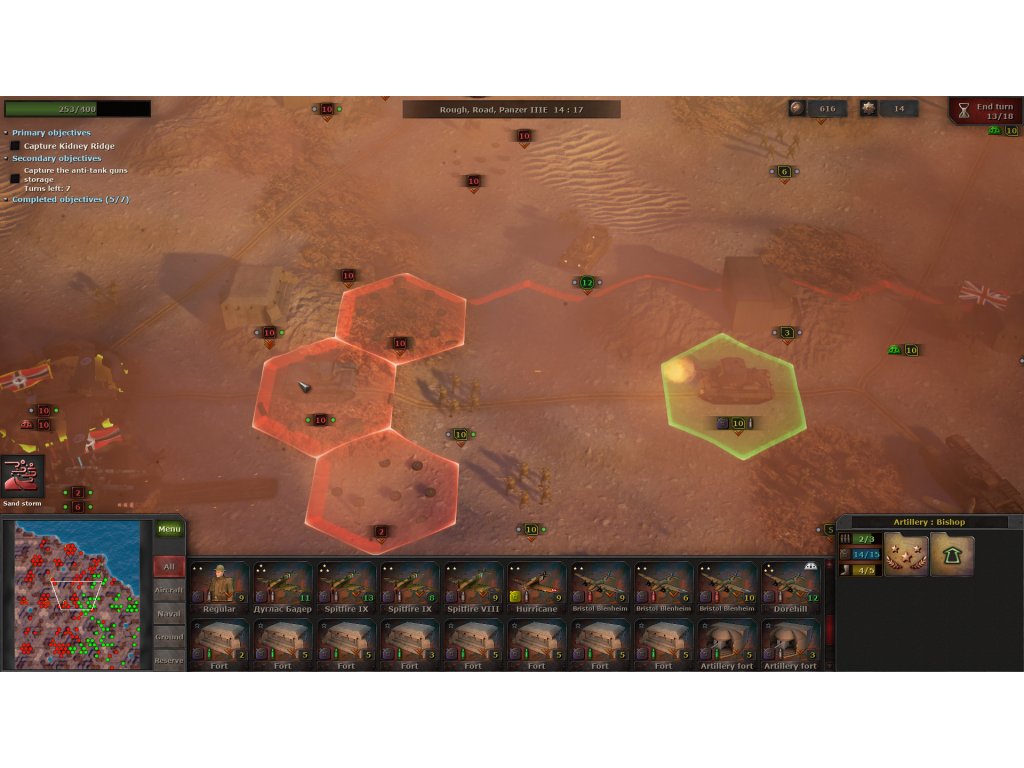
Task: Switch to the Ground units tab
Action: point(169,636)
